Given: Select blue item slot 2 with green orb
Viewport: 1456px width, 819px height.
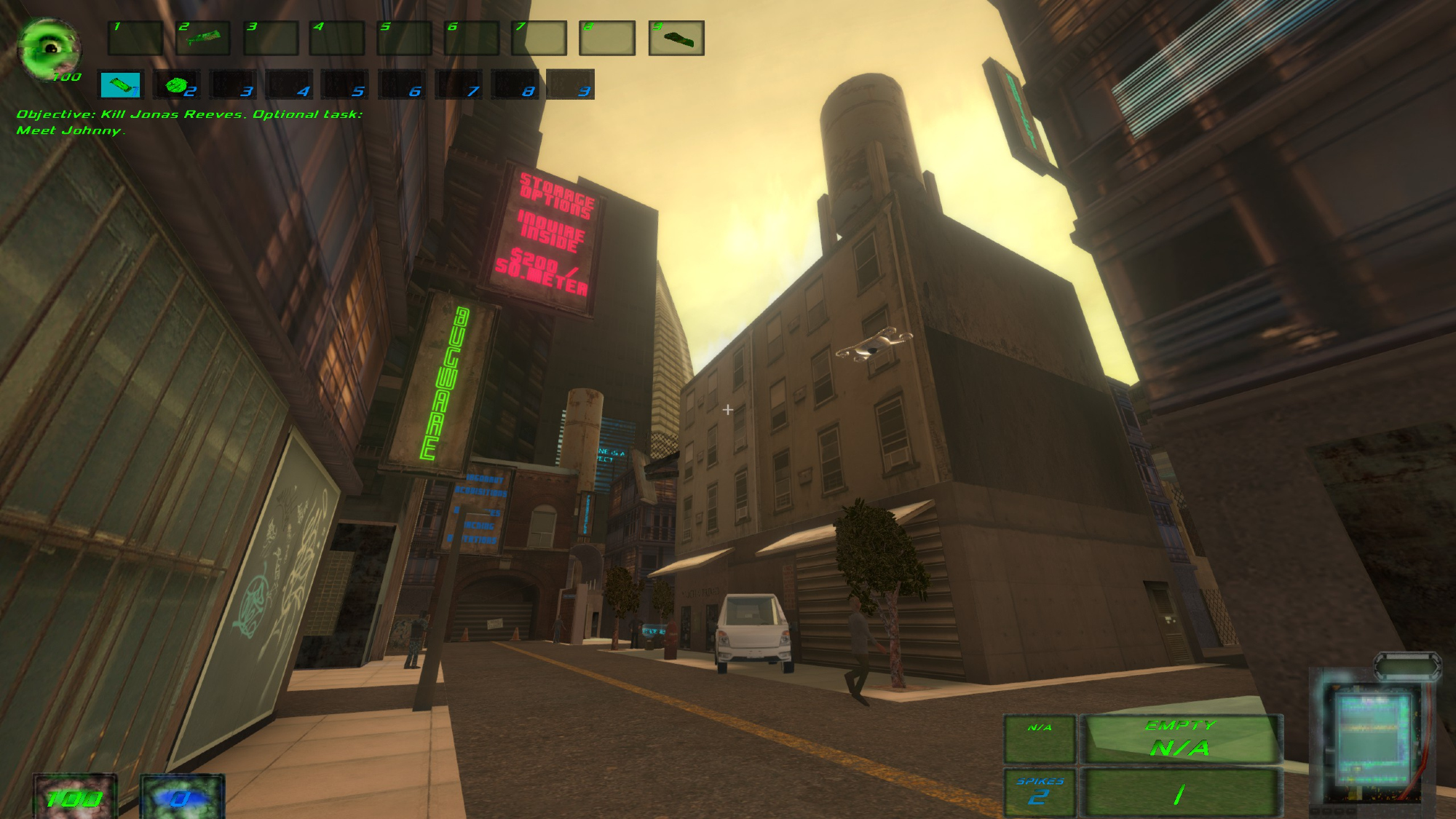Looking at the screenshot, I should tap(176, 85).
